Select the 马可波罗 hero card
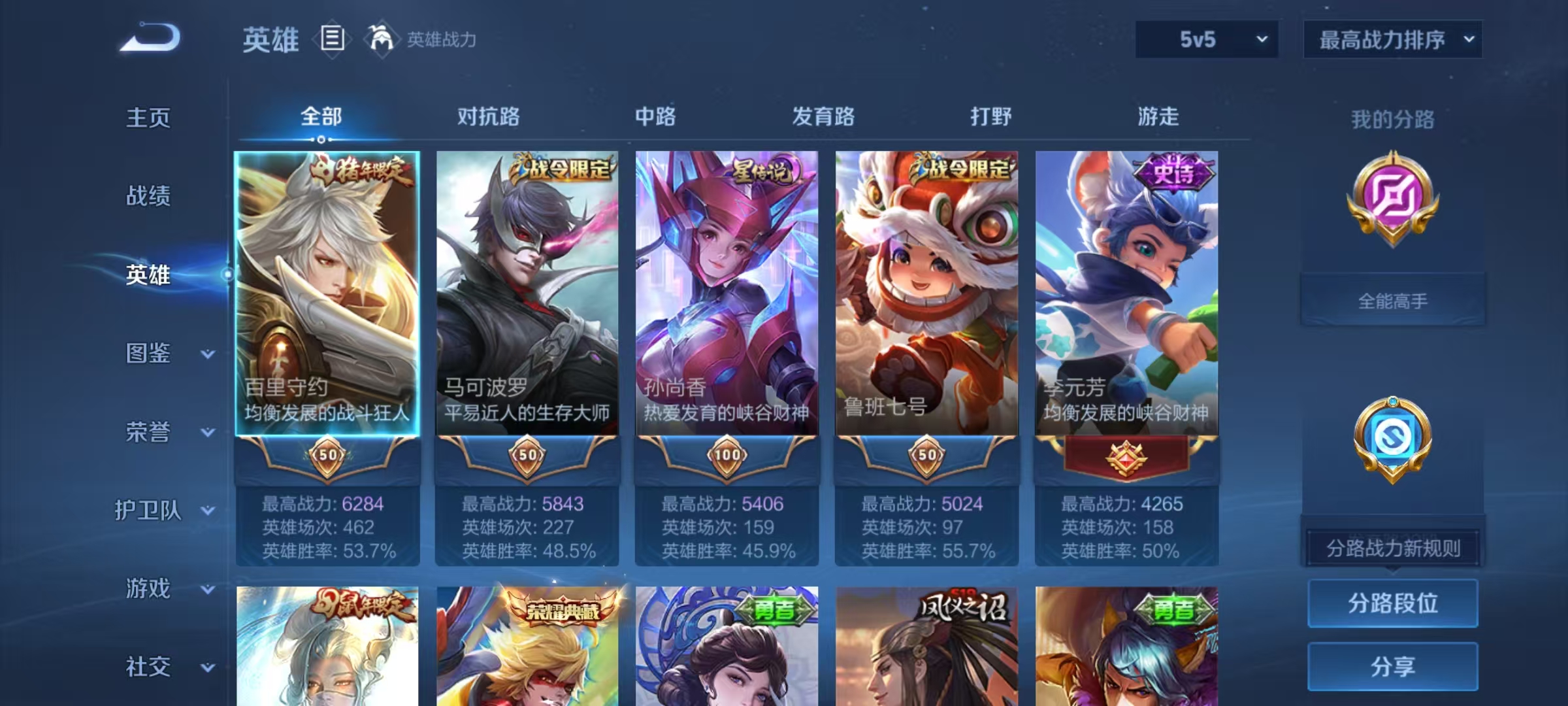The image size is (1568, 706). pyautogui.click(x=526, y=294)
